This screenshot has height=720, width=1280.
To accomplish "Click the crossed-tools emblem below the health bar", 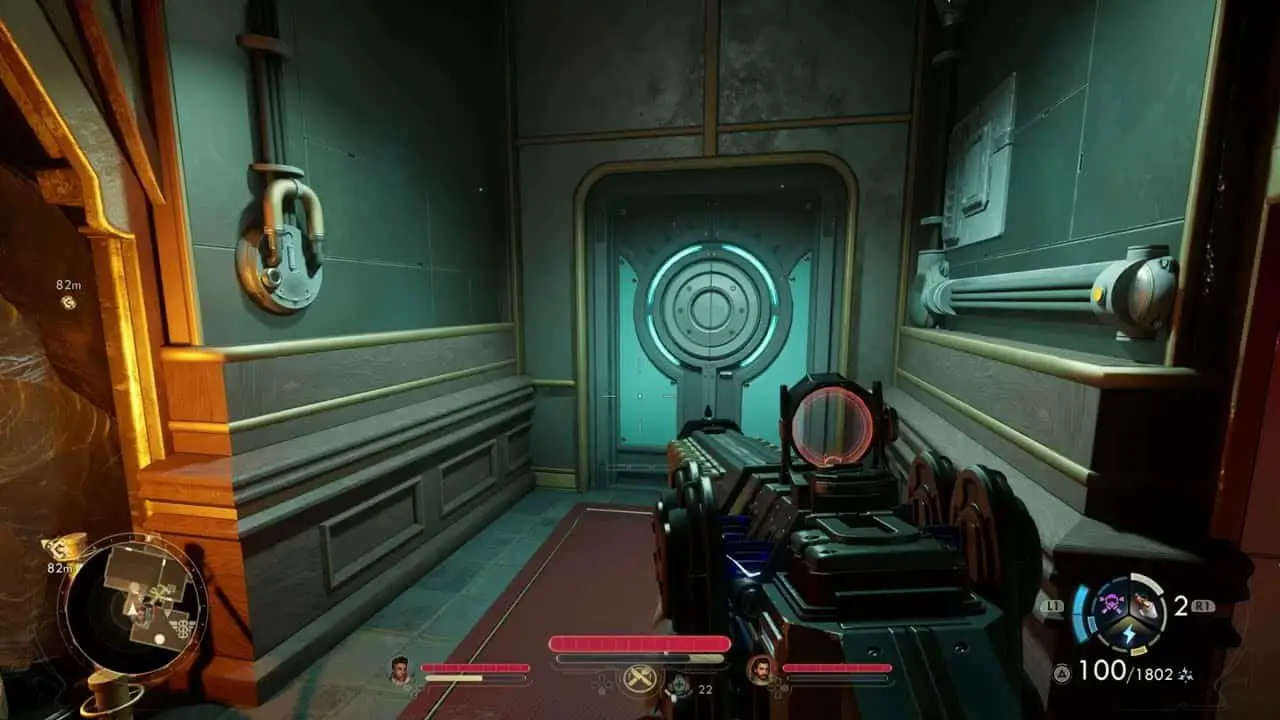I will click(x=638, y=679).
